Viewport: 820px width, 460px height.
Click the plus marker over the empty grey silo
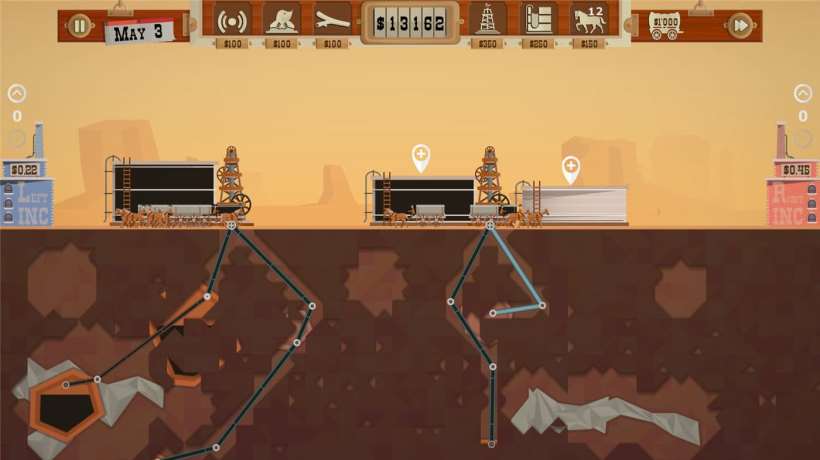click(x=571, y=168)
